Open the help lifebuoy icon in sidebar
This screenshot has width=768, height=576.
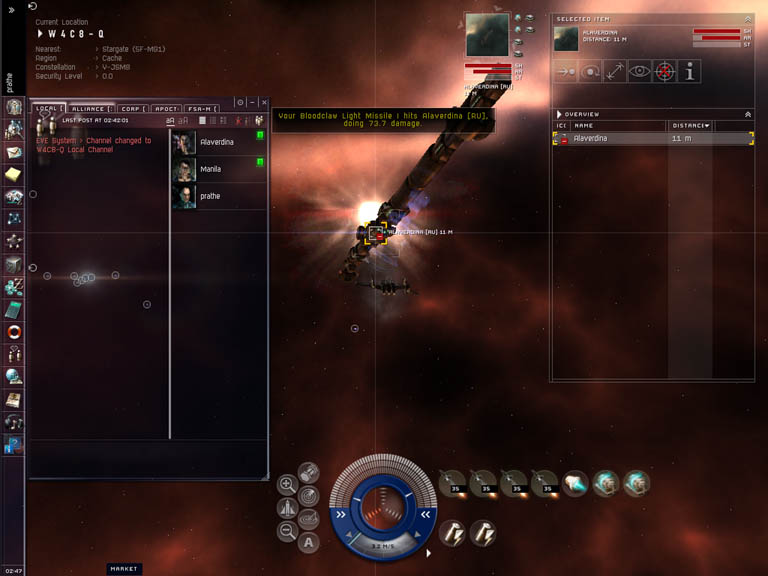coord(13,331)
